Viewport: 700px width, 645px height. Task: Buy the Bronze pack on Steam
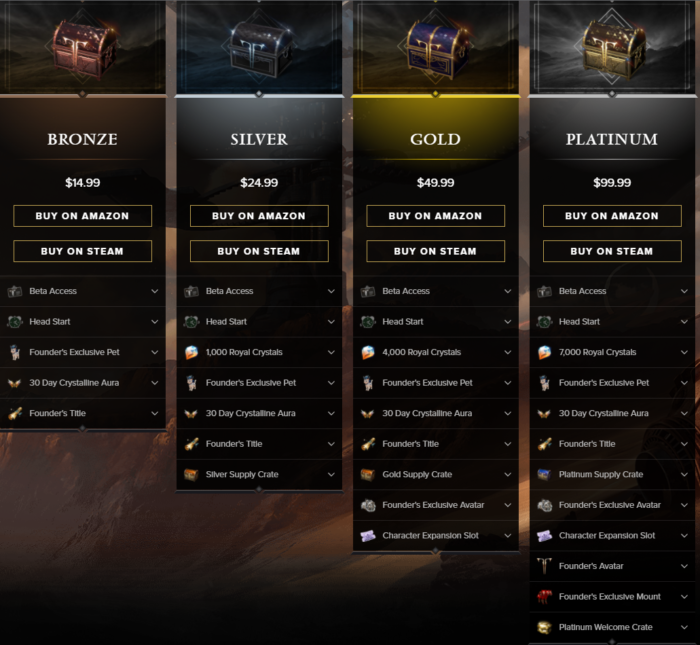pyautogui.click(x=83, y=251)
